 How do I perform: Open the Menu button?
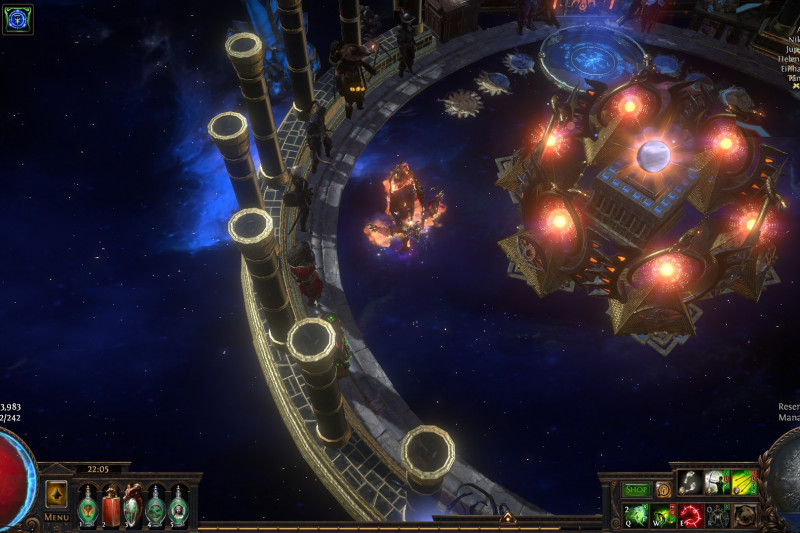[x=56, y=517]
